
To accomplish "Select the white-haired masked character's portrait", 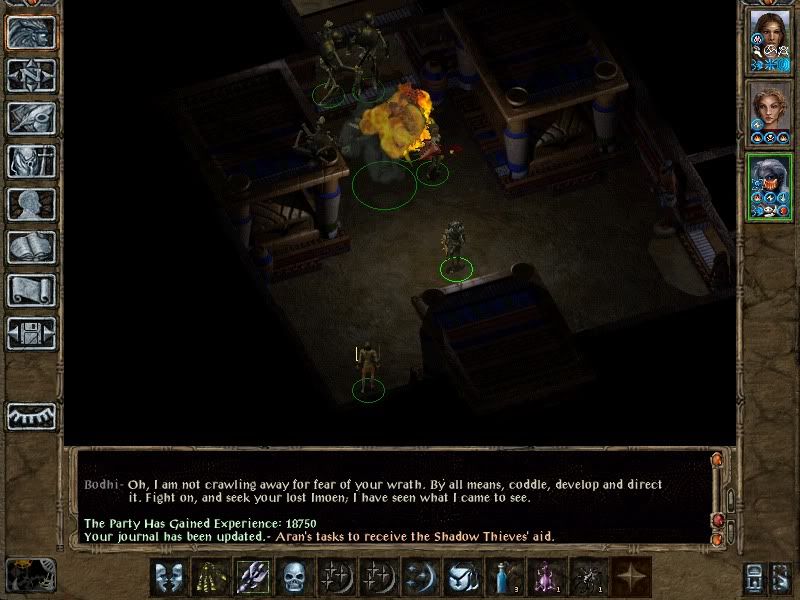I will point(769,187).
